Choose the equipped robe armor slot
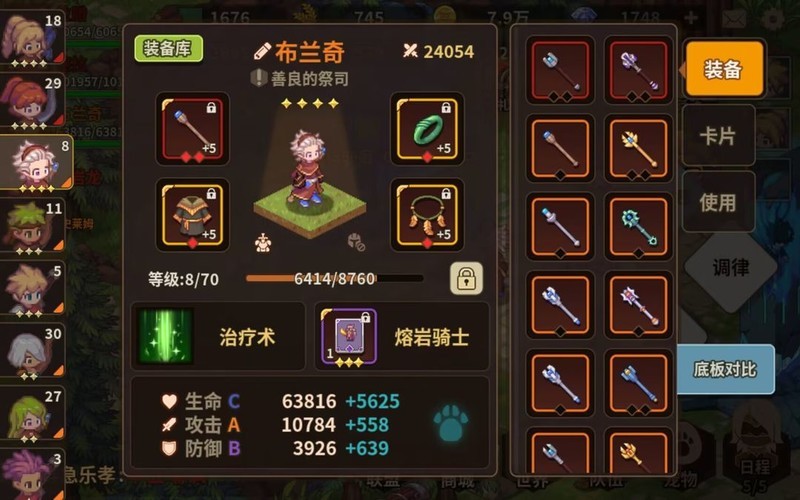Image resolution: width=800 pixels, height=500 pixels. 193,214
